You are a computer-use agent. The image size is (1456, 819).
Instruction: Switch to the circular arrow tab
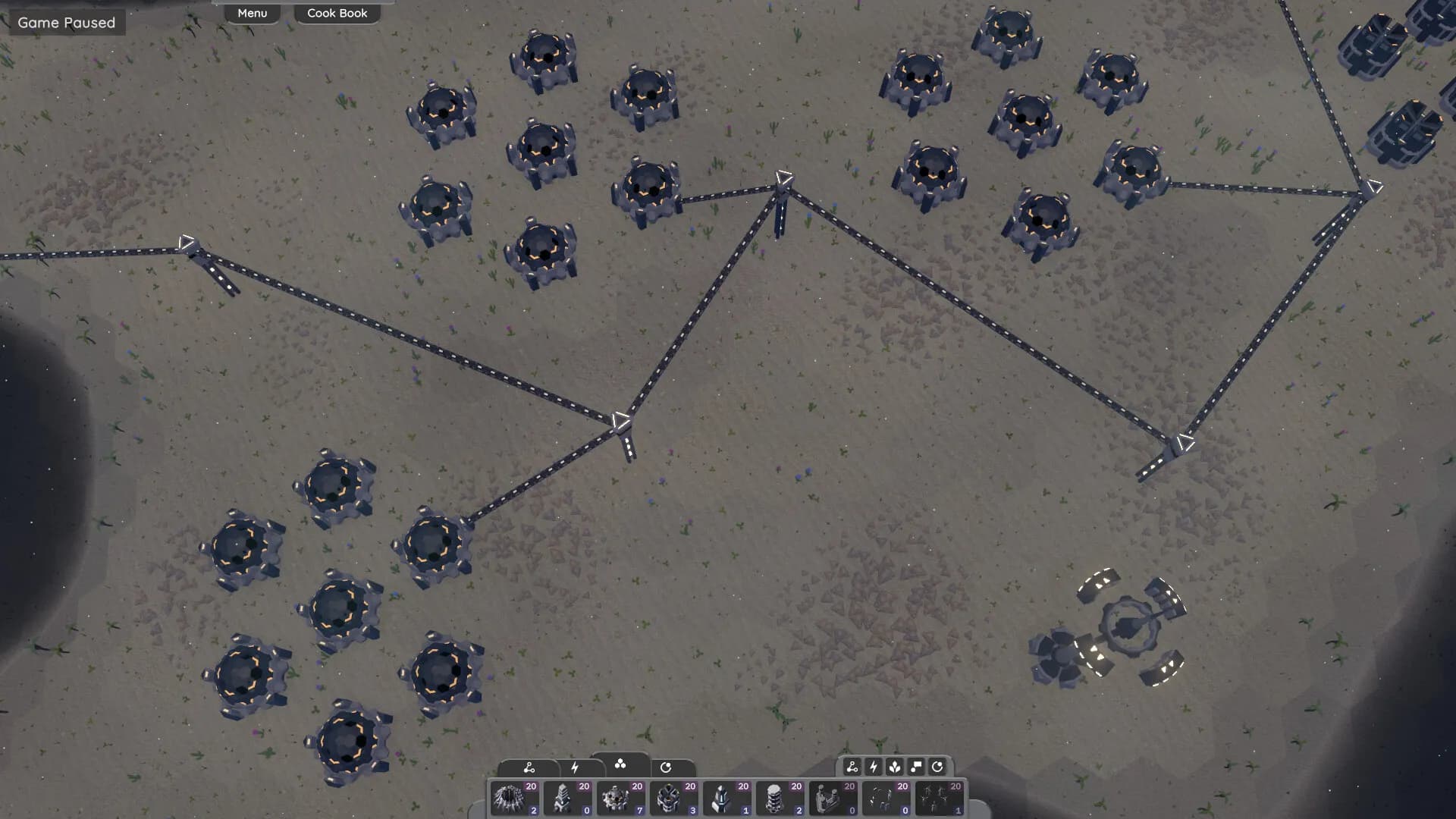[666, 767]
